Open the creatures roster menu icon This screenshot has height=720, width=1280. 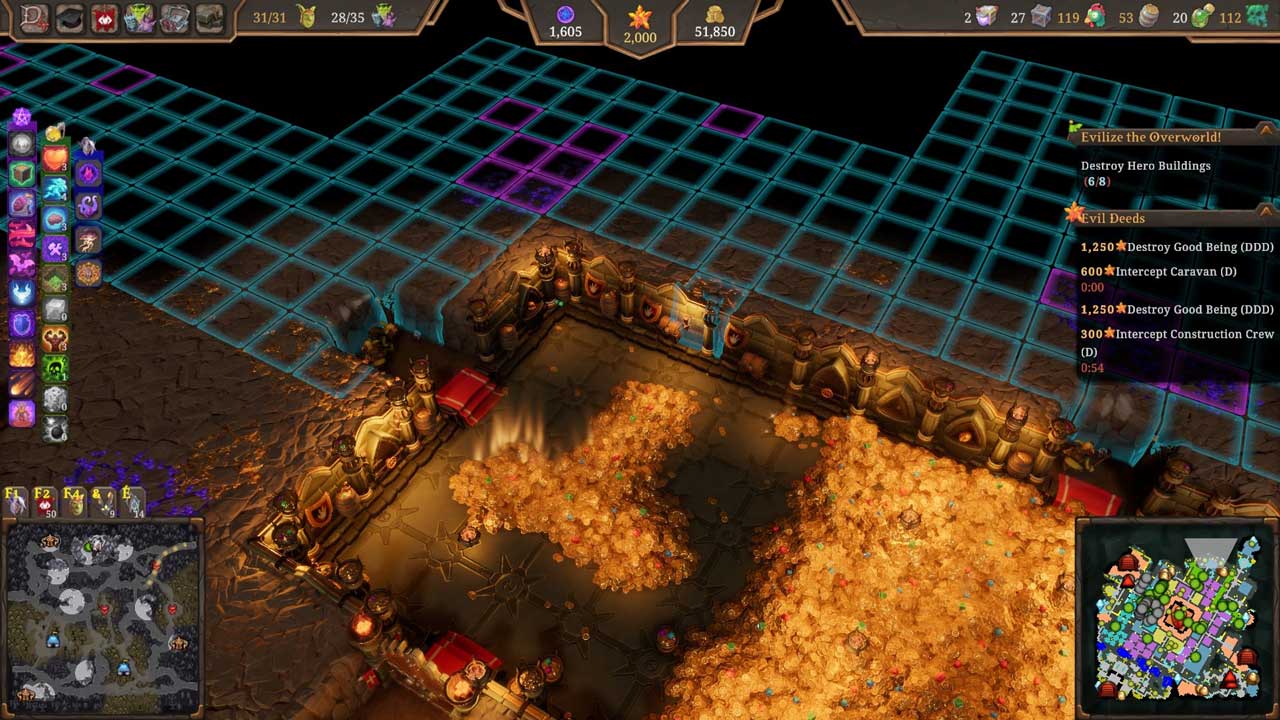click(x=142, y=18)
